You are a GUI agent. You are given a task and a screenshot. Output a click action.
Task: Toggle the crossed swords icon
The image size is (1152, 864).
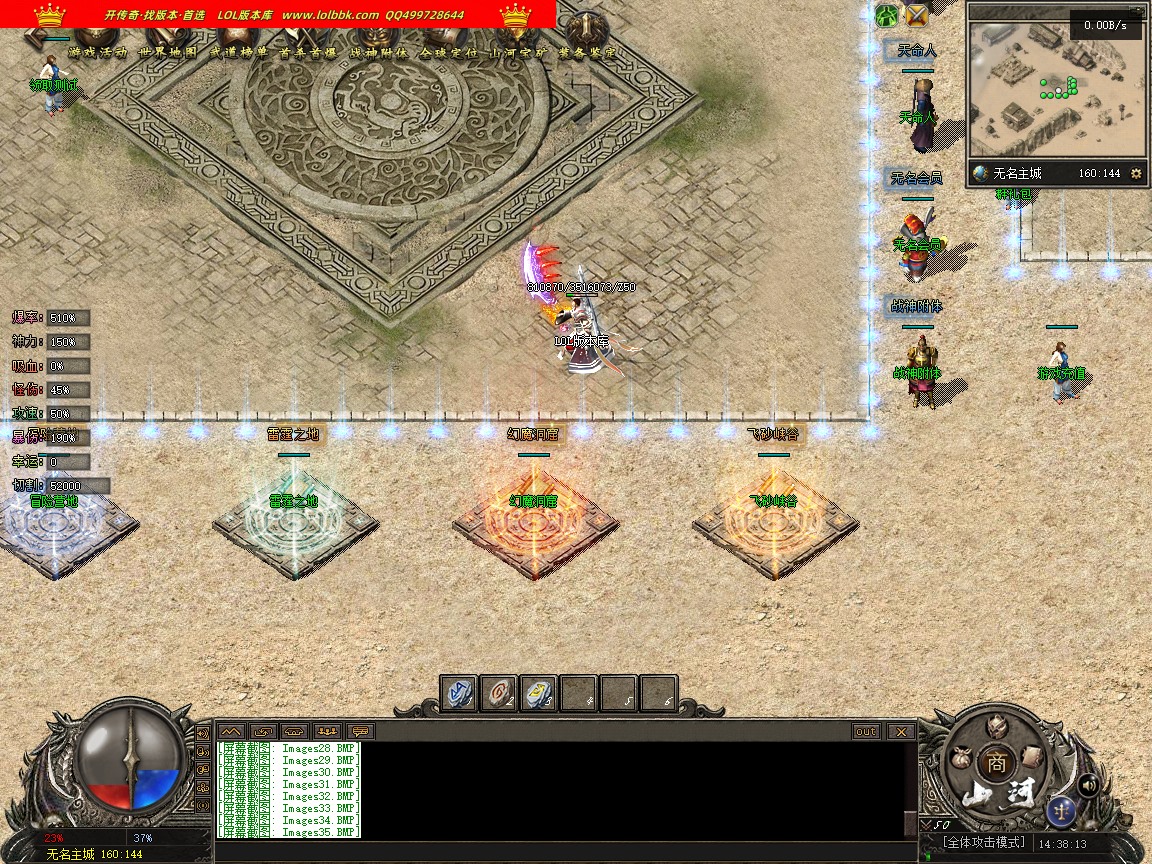tap(916, 15)
